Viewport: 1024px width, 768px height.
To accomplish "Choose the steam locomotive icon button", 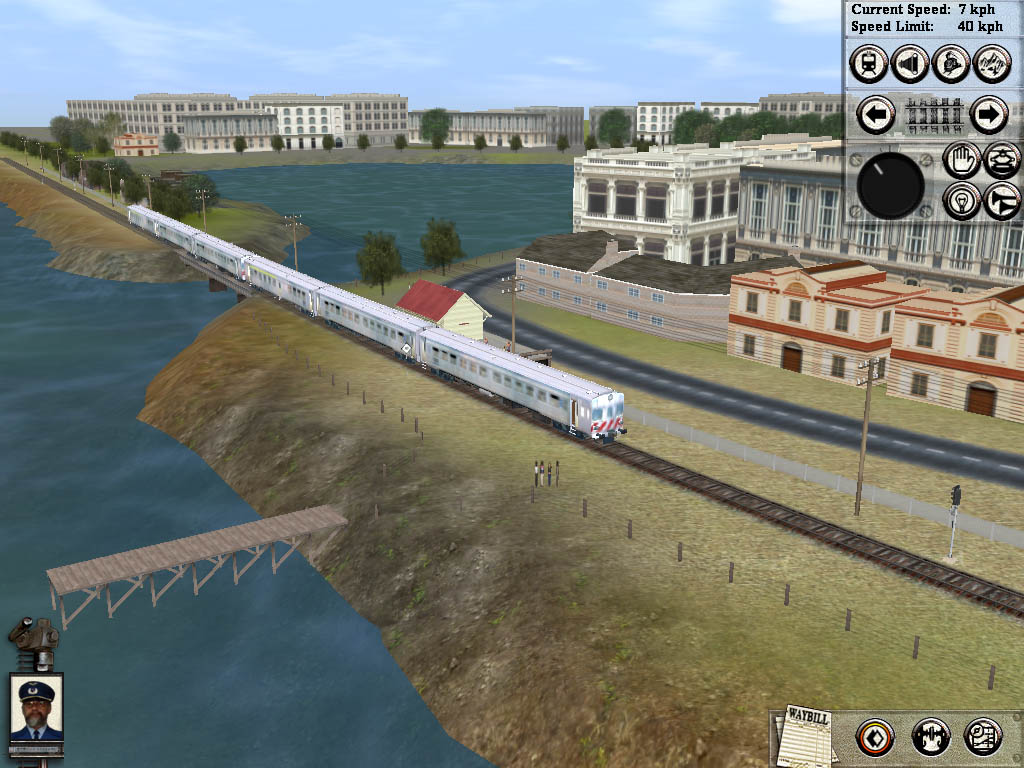I will [x=951, y=64].
